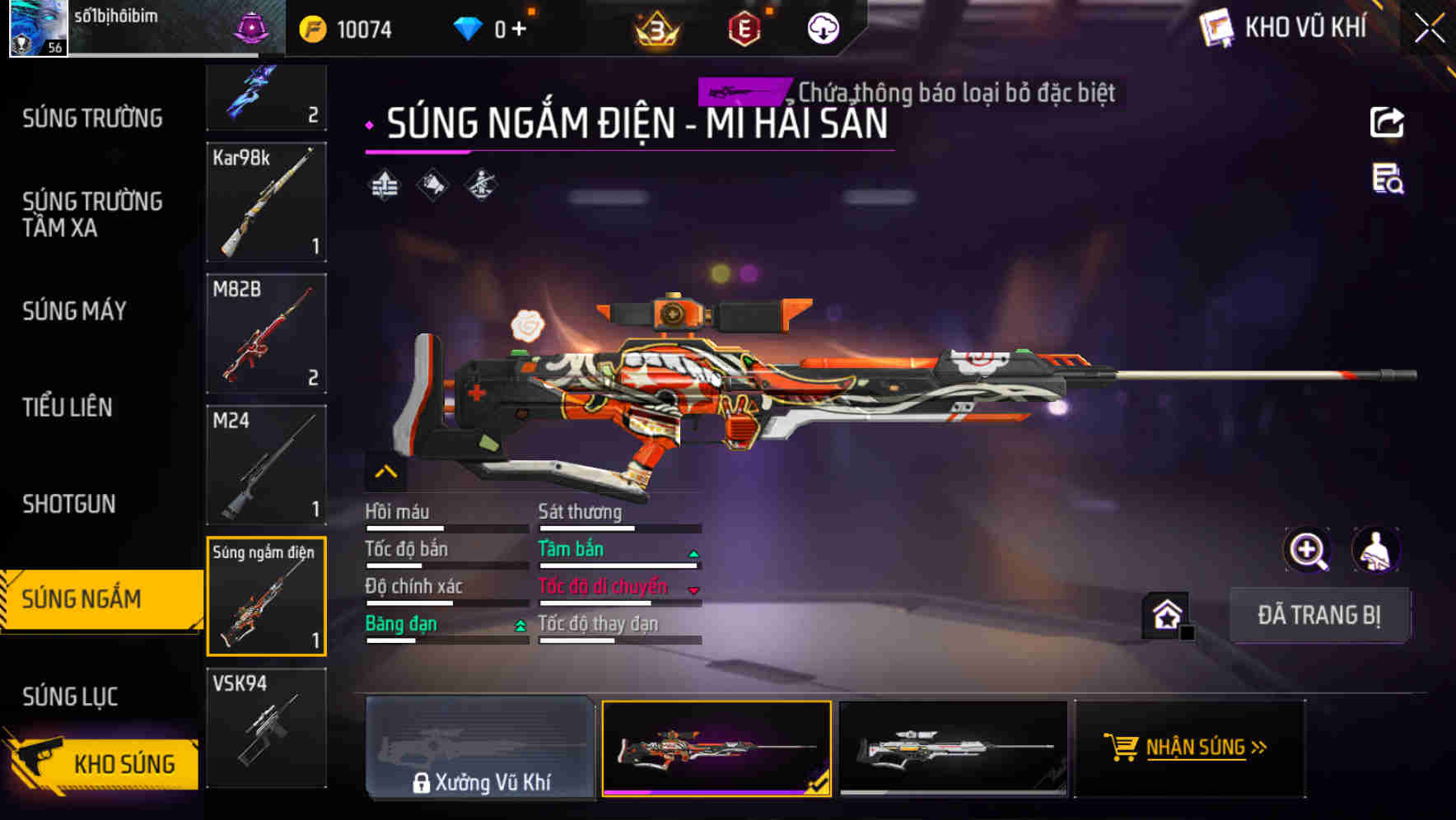Zoom in with the magnifier plus icon
The width and height of the screenshot is (1456, 820).
[1307, 550]
